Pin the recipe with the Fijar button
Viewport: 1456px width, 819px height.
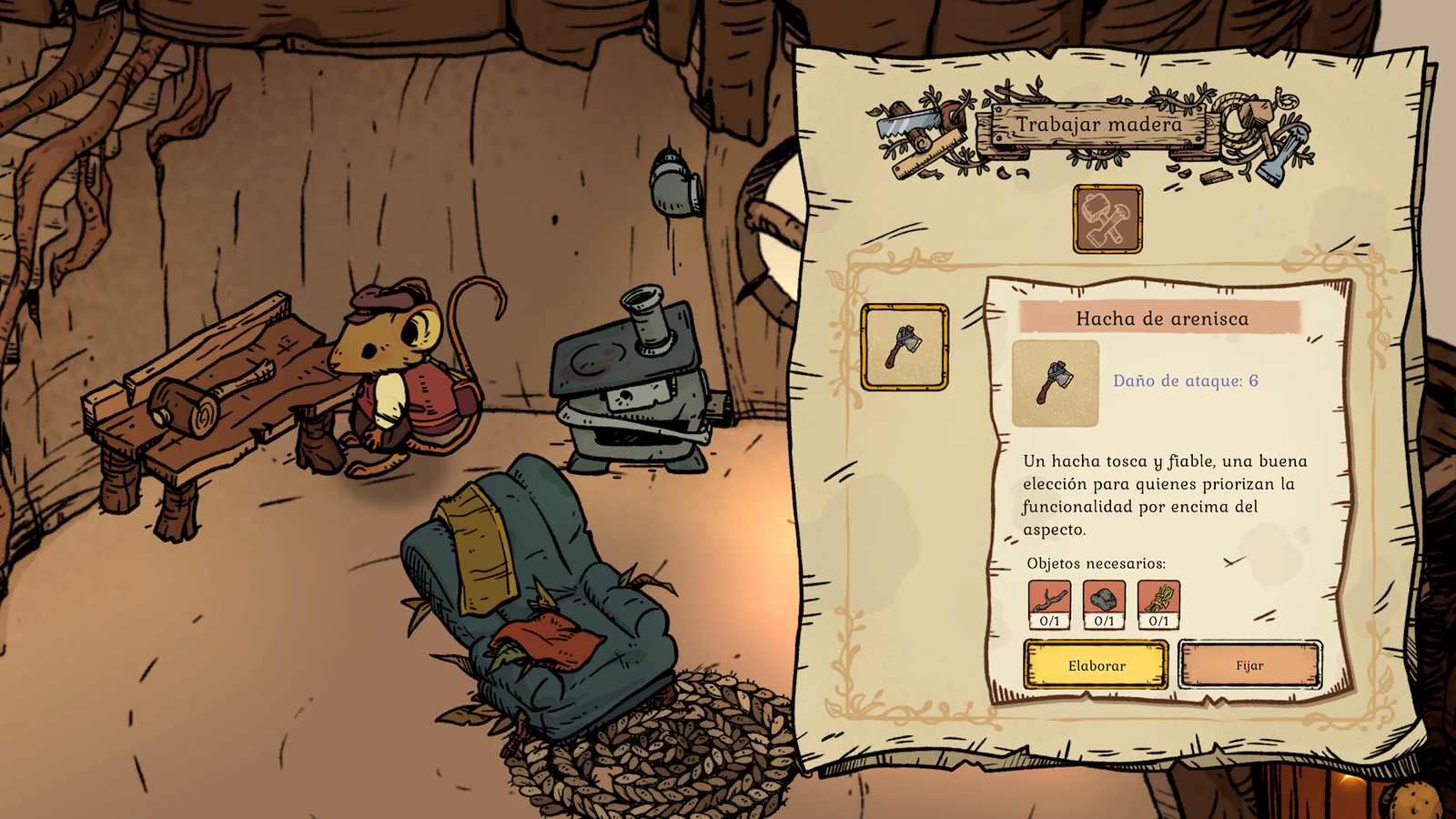point(1249,665)
